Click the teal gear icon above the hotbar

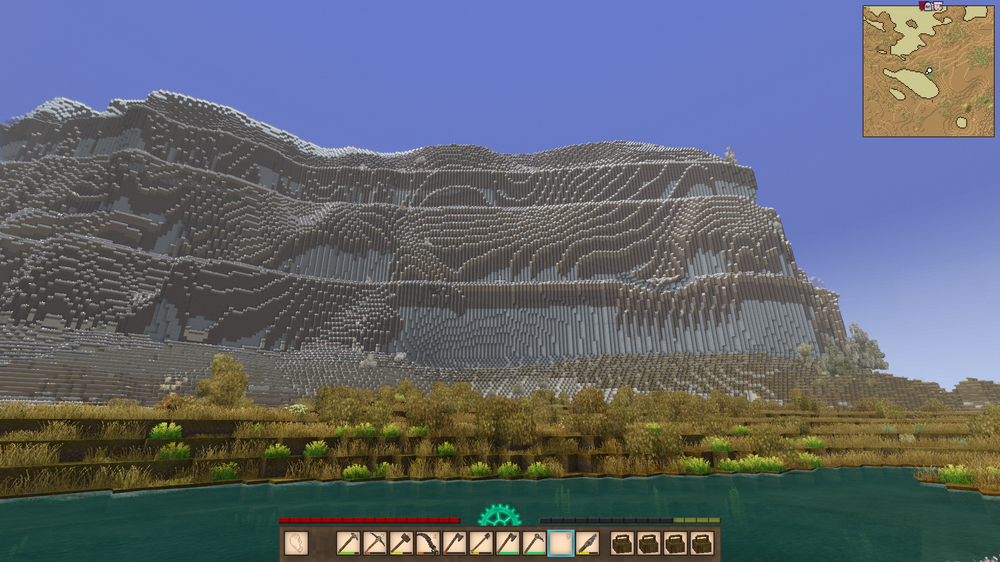point(499,516)
